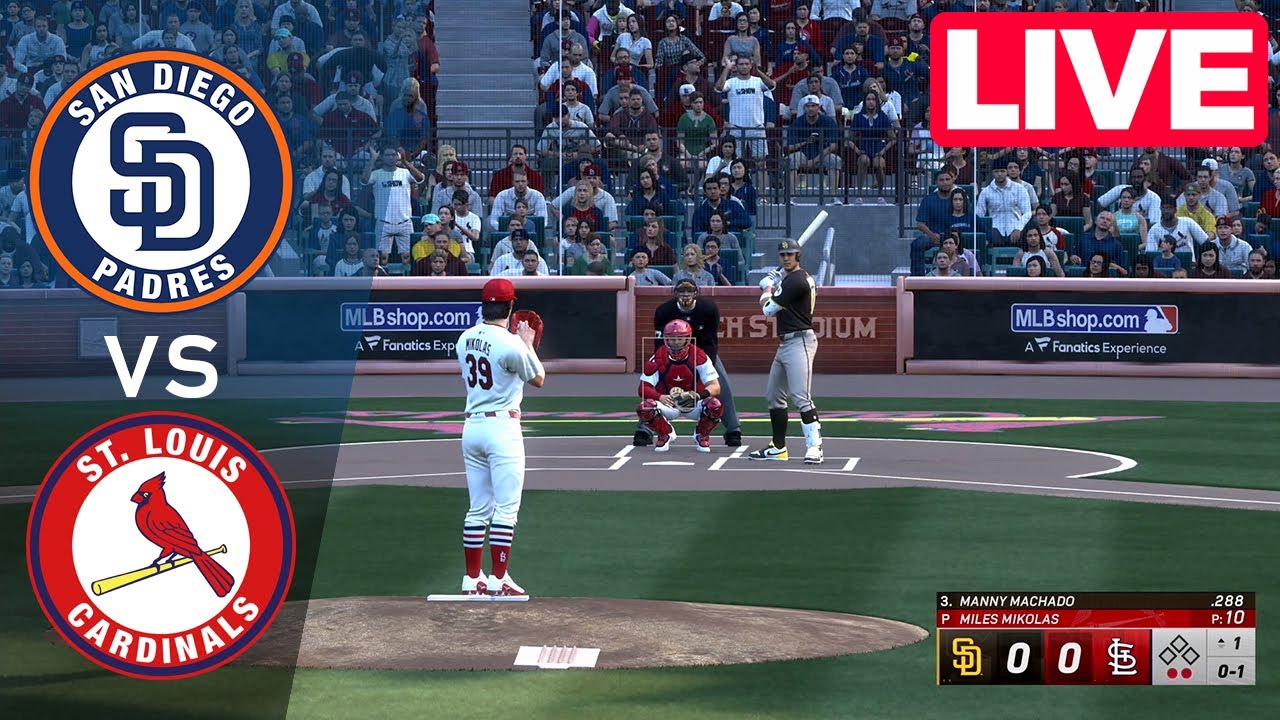Select the SD logo on the scoreboard
1280x720 pixels.
(965, 656)
